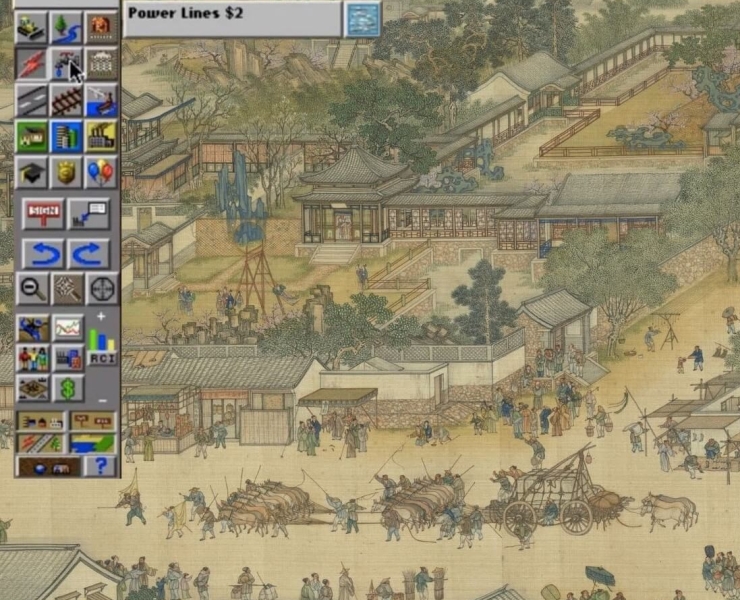
Task: Activate the emergency dispatch tool
Action: (100, 26)
